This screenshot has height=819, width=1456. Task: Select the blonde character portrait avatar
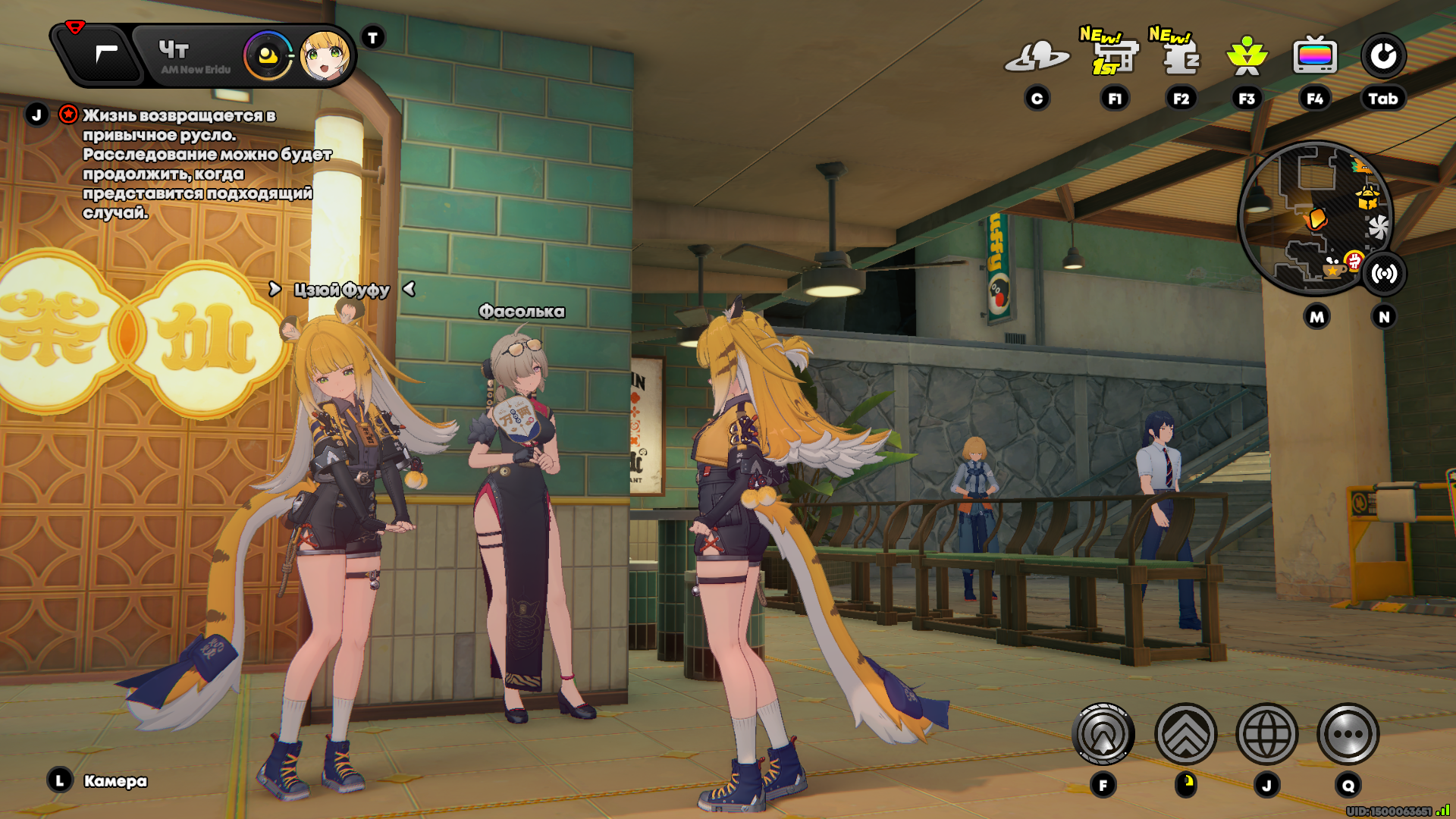click(x=325, y=56)
